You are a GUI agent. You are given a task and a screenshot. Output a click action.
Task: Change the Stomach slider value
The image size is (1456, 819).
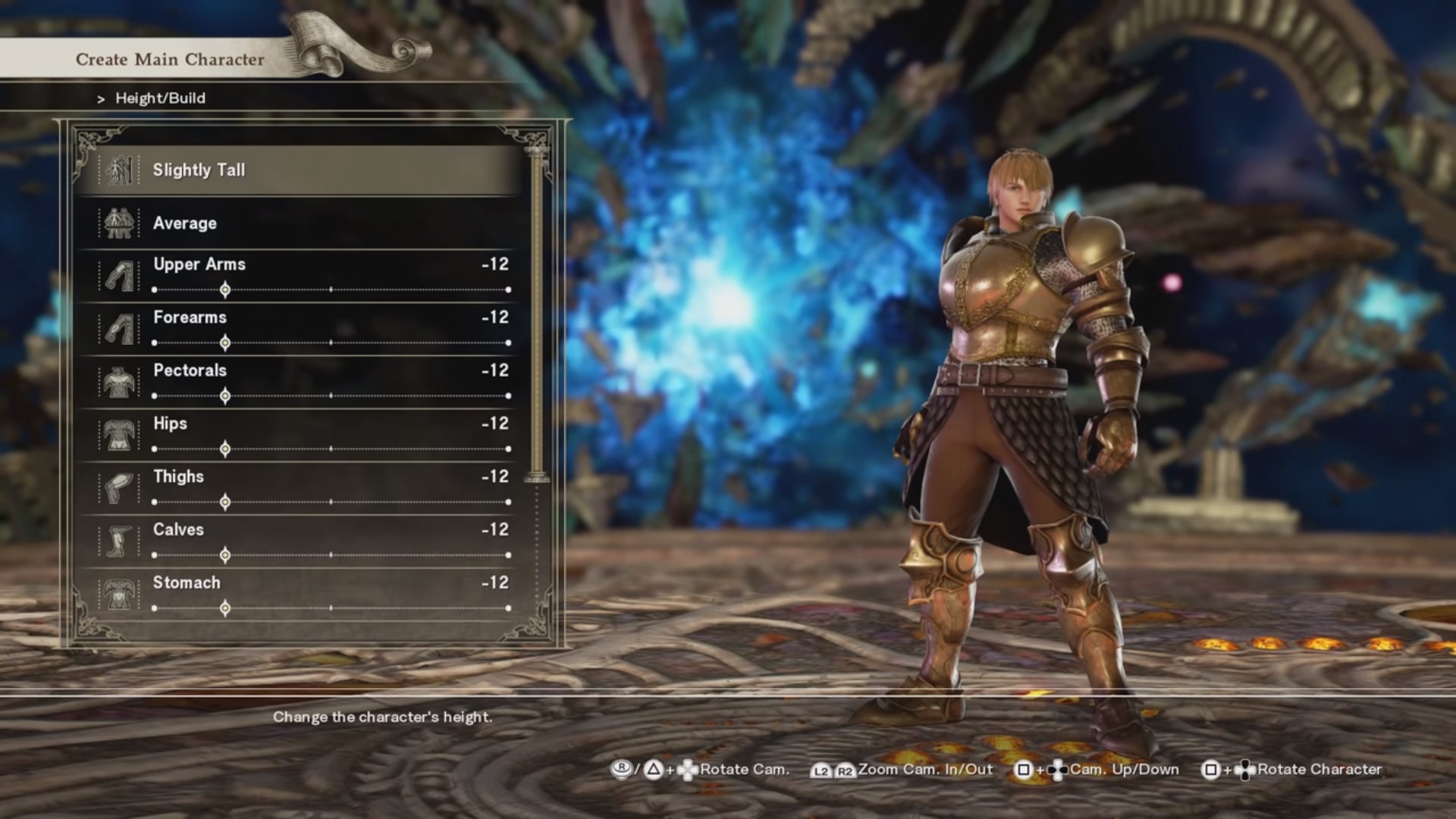(x=225, y=608)
